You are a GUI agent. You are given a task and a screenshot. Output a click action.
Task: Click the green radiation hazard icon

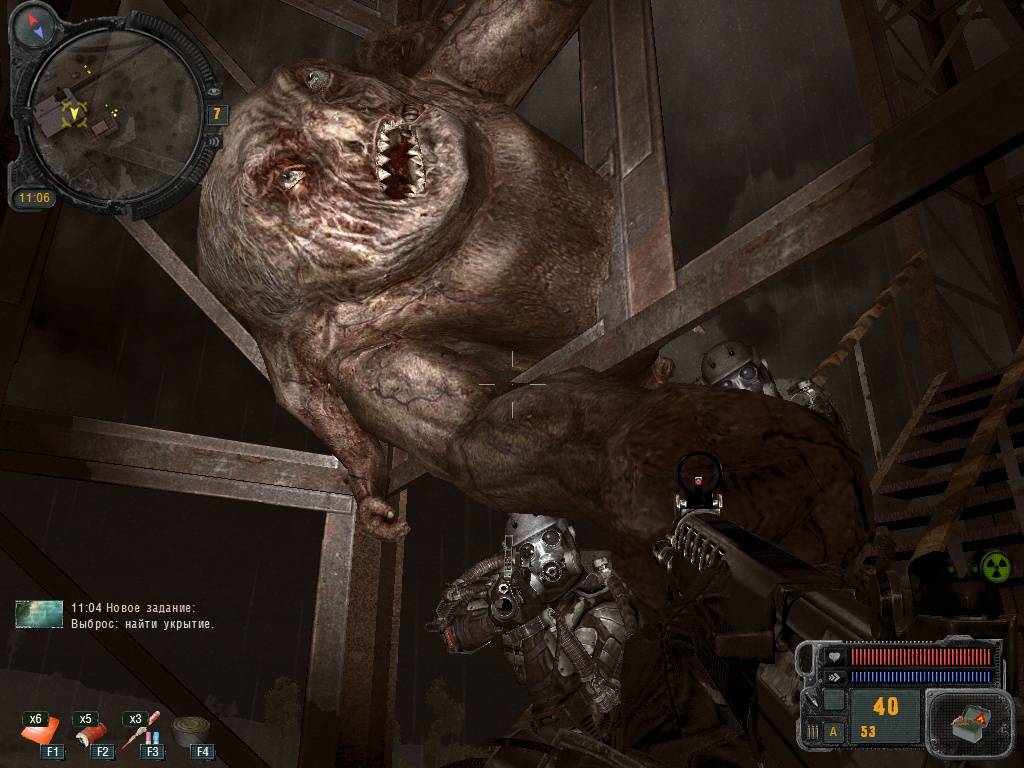(x=994, y=567)
